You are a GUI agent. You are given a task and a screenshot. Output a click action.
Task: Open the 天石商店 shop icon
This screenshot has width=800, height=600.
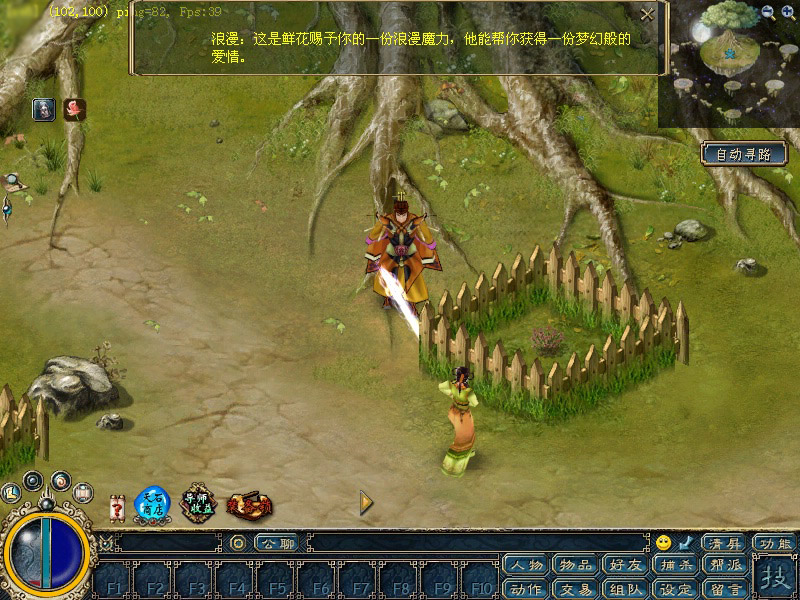point(153,504)
